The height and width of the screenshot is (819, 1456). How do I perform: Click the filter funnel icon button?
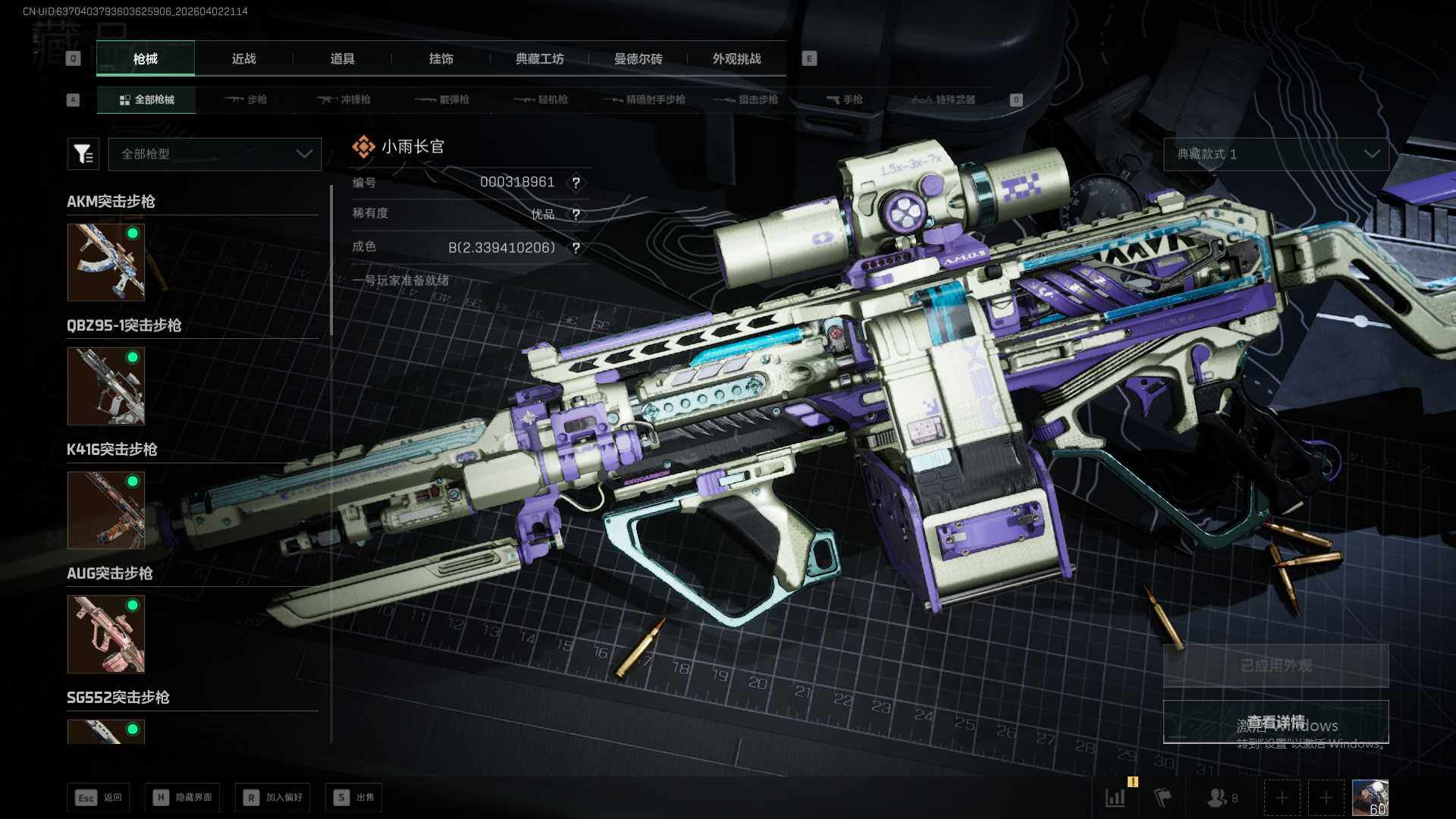click(x=83, y=154)
